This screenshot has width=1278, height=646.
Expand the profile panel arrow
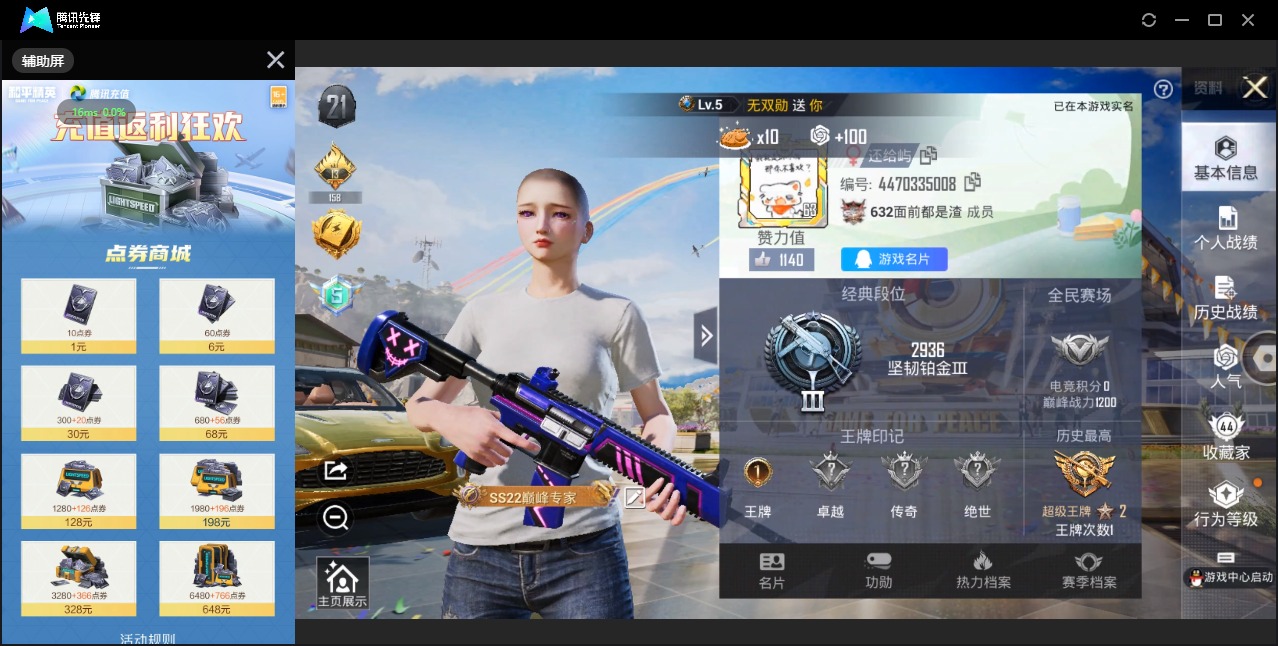(x=706, y=336)
